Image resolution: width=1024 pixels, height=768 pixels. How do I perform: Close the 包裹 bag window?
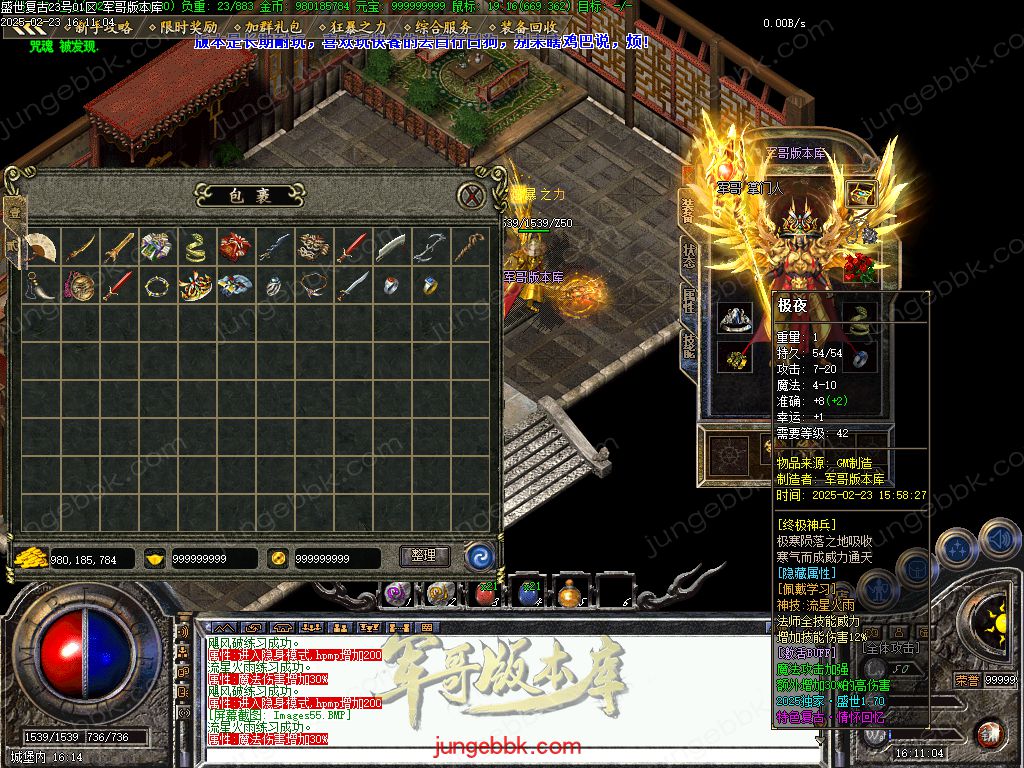471,195
